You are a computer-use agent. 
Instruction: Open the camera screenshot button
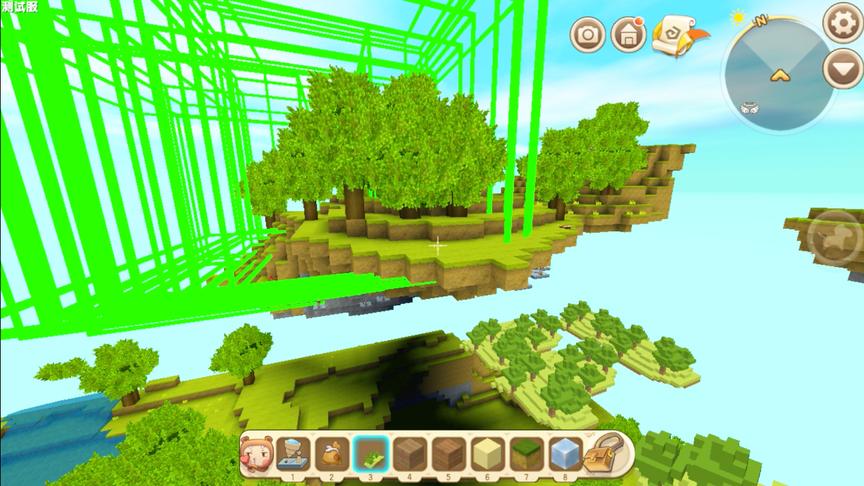point(589,35)
